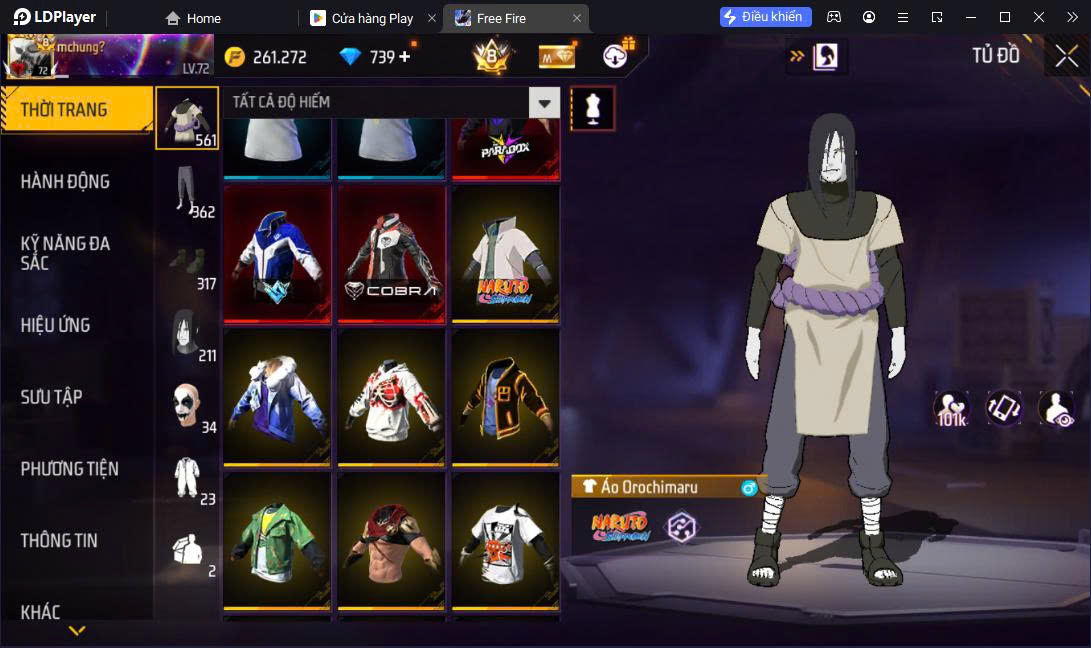Close the Tủ Đồ wardrobe screen

coord(1066,56)
